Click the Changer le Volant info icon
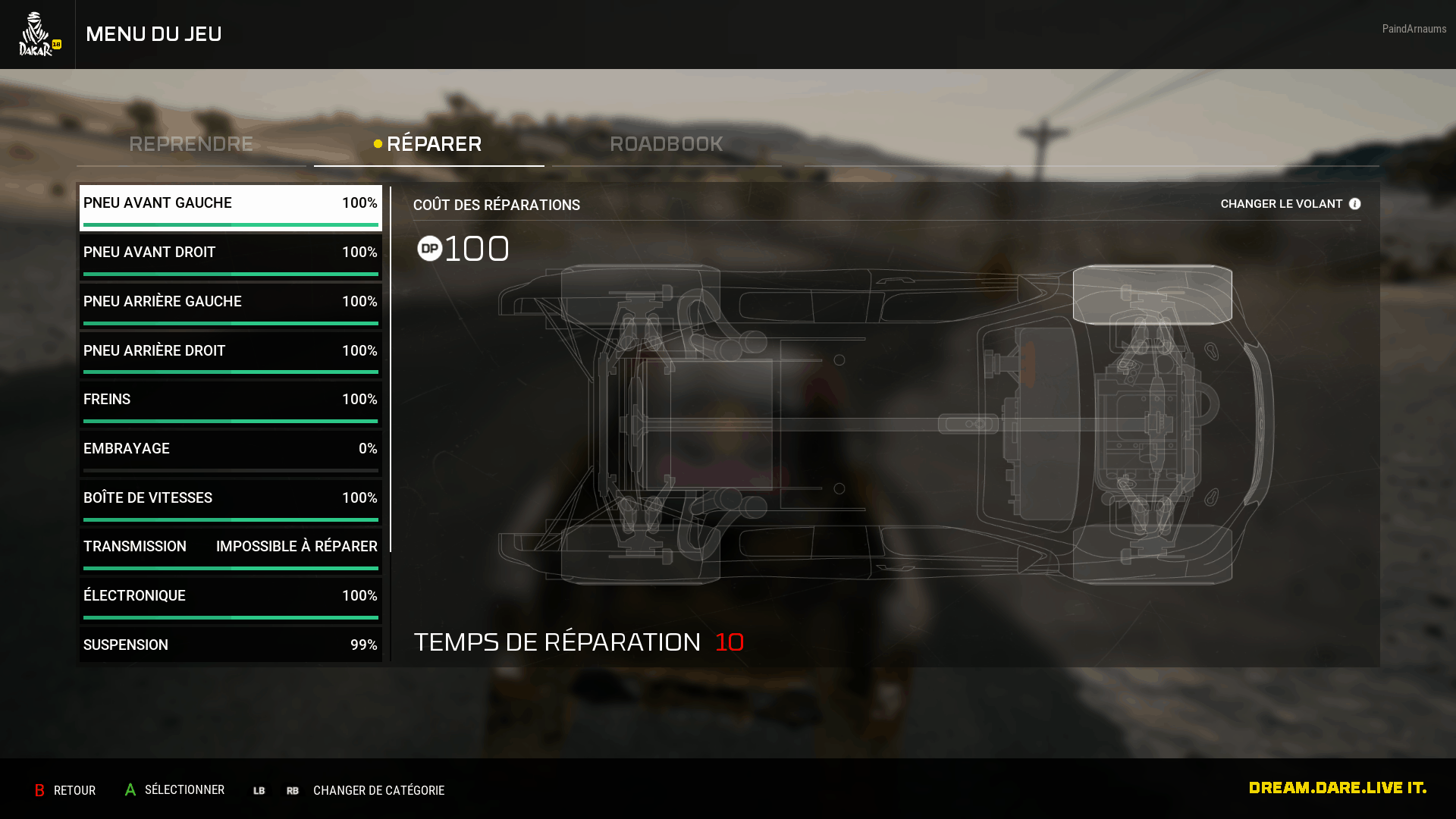 pos(1354,204)
